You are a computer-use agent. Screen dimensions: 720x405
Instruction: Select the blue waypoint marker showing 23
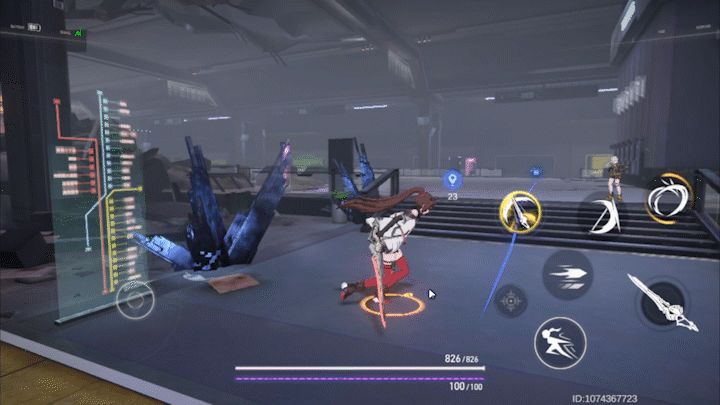point(452,180)
